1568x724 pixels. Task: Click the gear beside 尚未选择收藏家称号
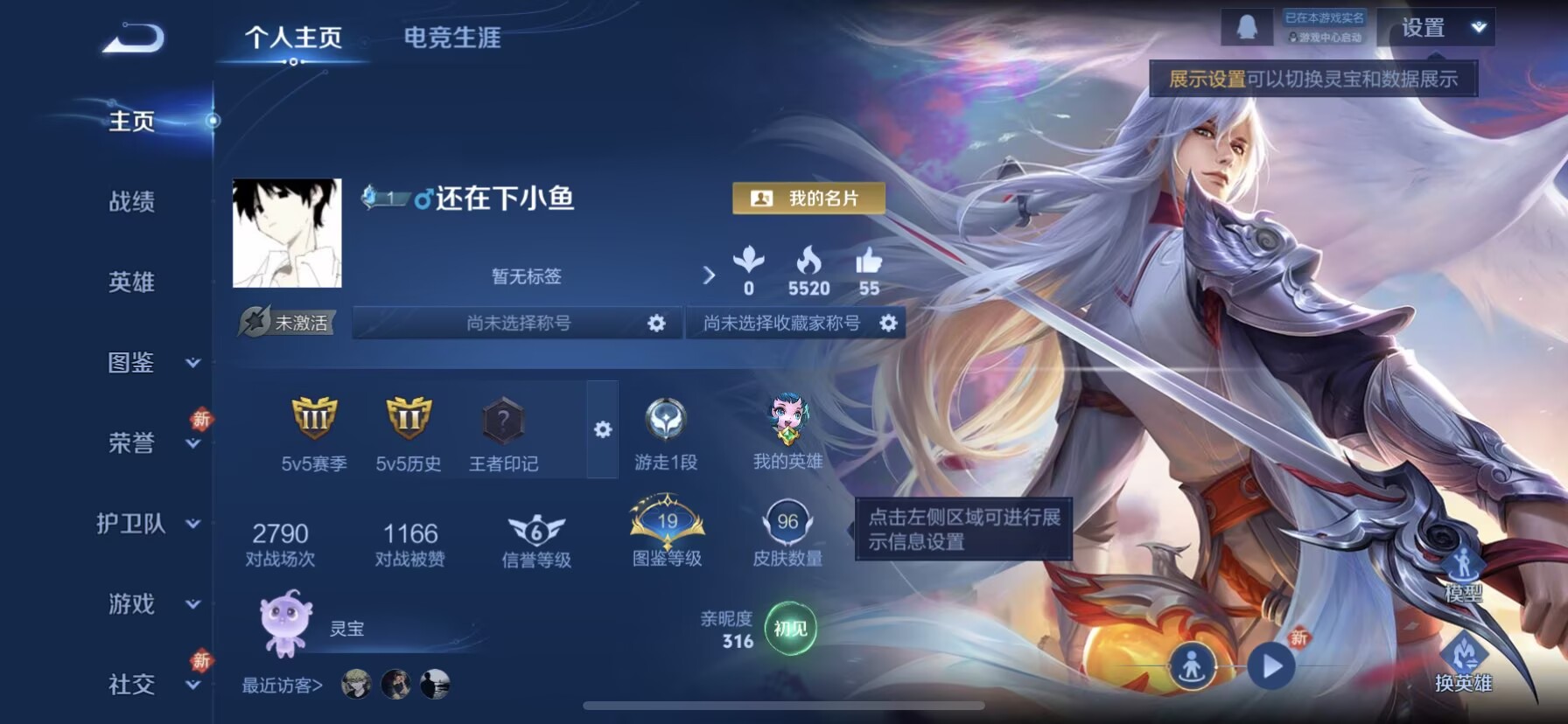coord(889,323)
